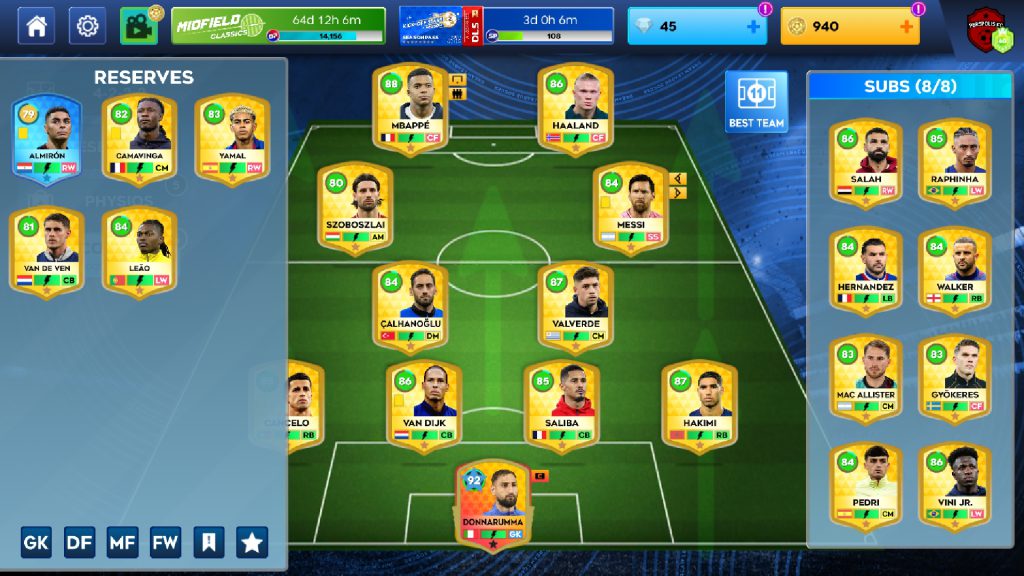The height and width of the screenshot is (576, 1024).
Task: Apply the Best Team lineup
Action: 756,101
